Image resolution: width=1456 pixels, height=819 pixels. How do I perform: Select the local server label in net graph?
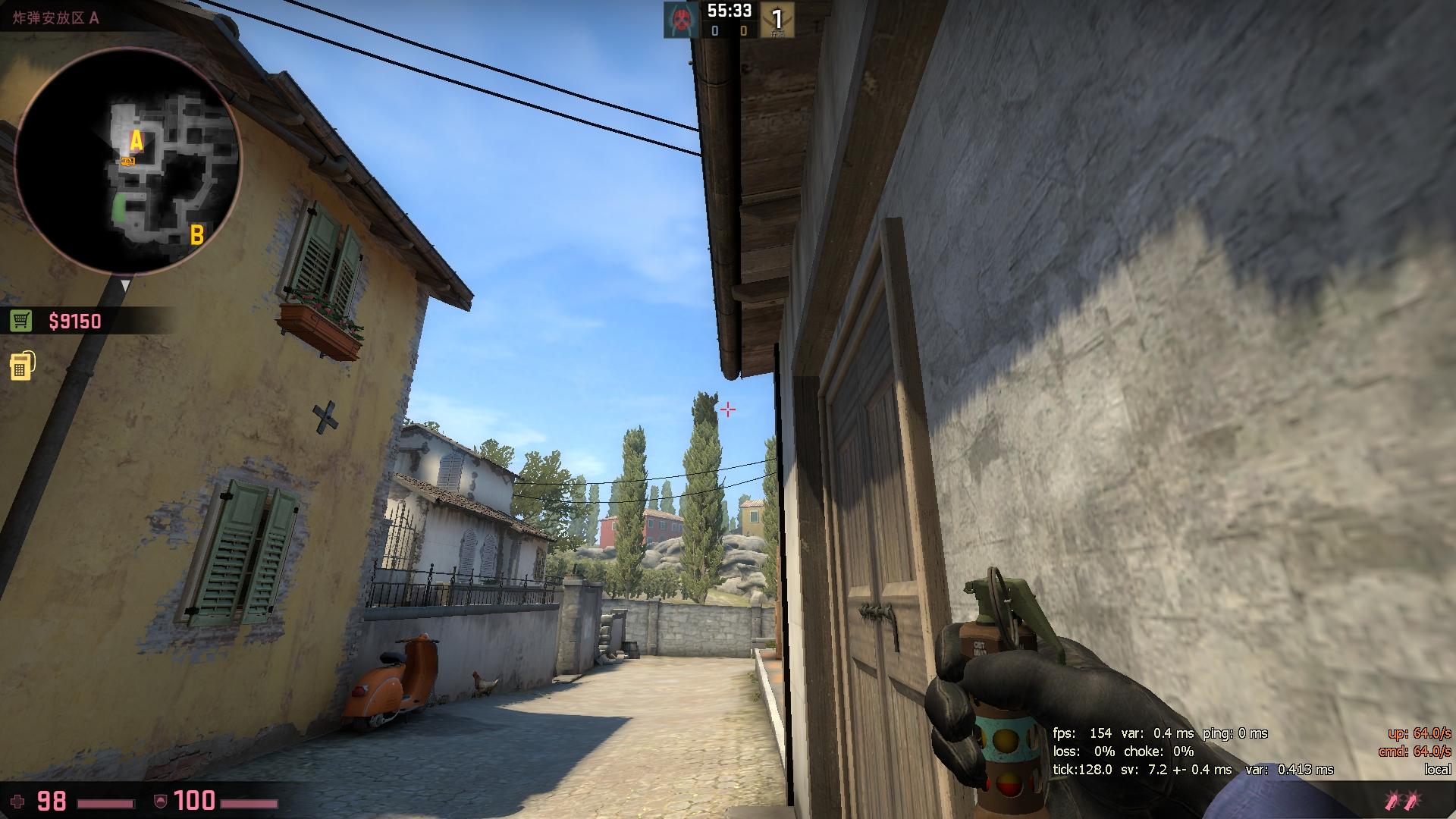pos(1436,770)
